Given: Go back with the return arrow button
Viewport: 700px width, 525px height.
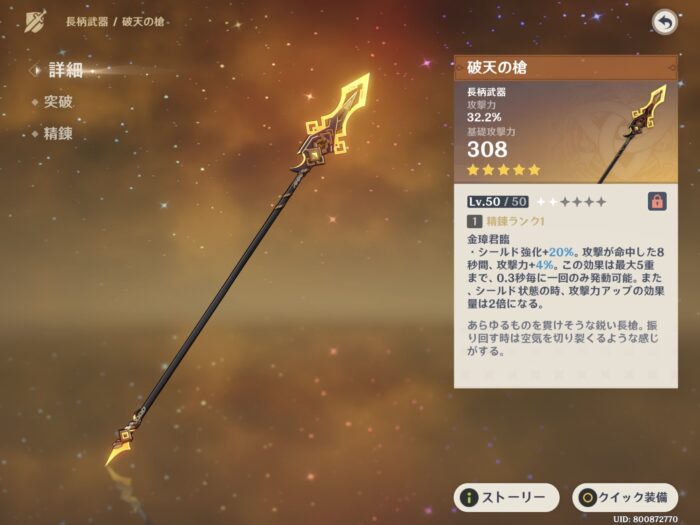Looking at the screenshot, I should pos(663,21).
